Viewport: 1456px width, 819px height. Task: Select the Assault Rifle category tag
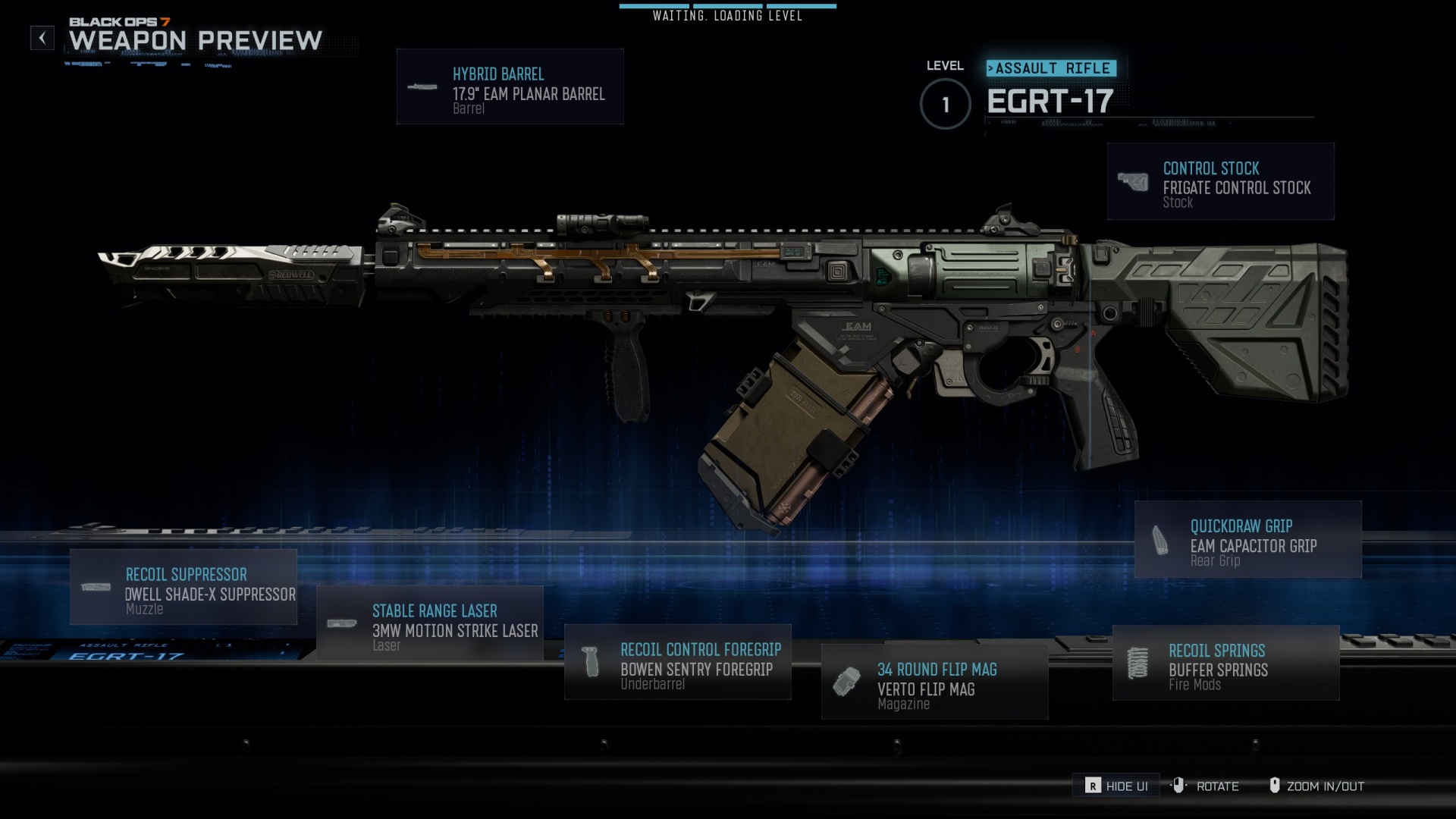point(1051,67)
